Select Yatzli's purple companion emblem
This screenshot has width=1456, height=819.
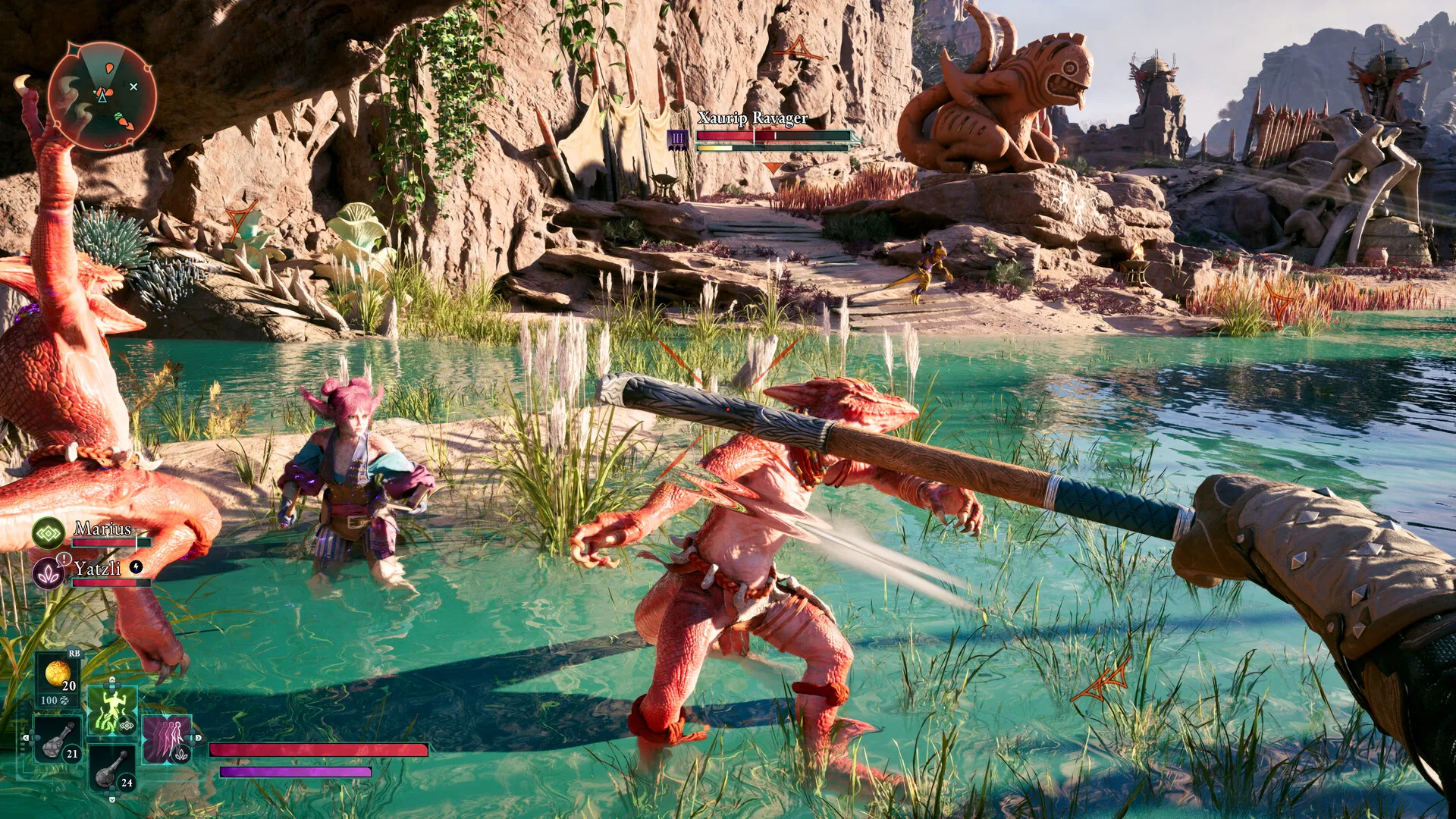[49, 574]
